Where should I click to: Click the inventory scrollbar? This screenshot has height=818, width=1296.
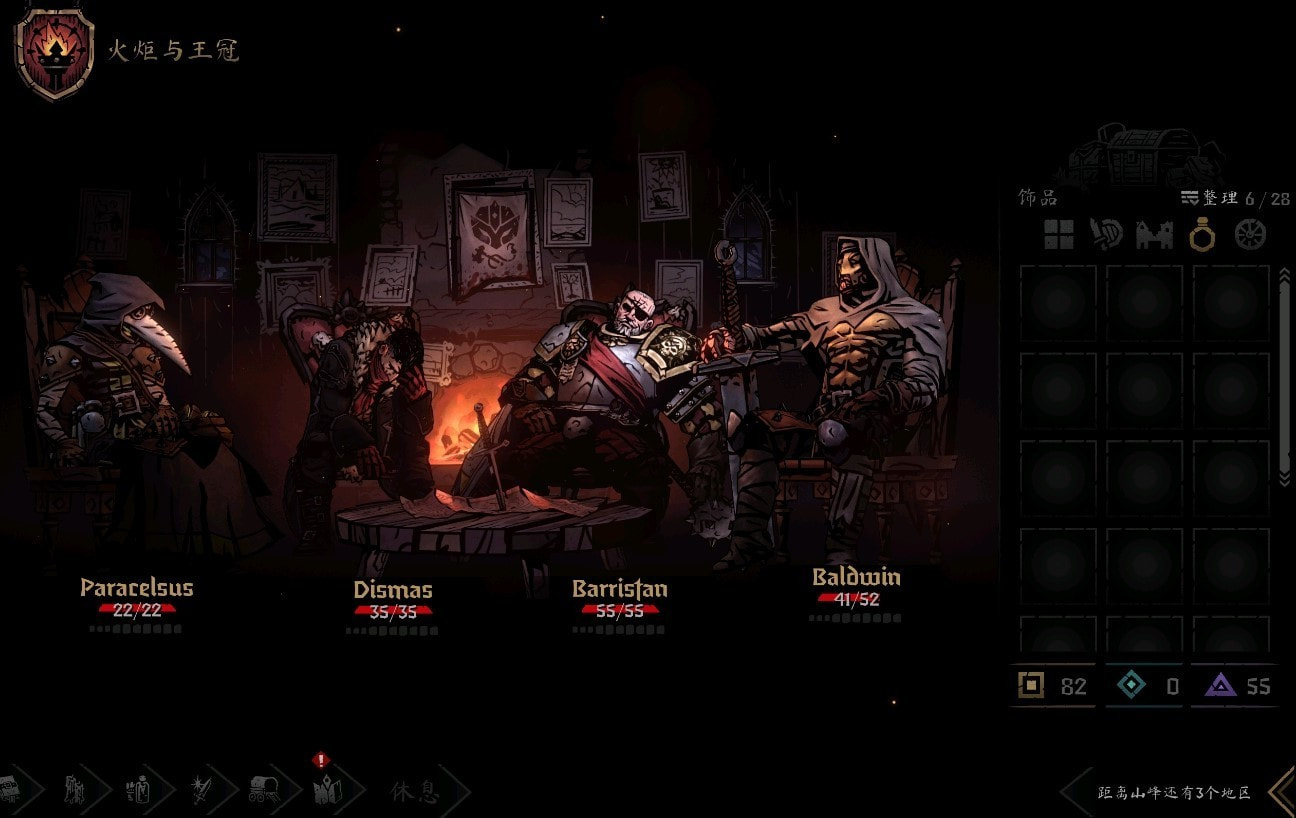[x=1286, y=380]
